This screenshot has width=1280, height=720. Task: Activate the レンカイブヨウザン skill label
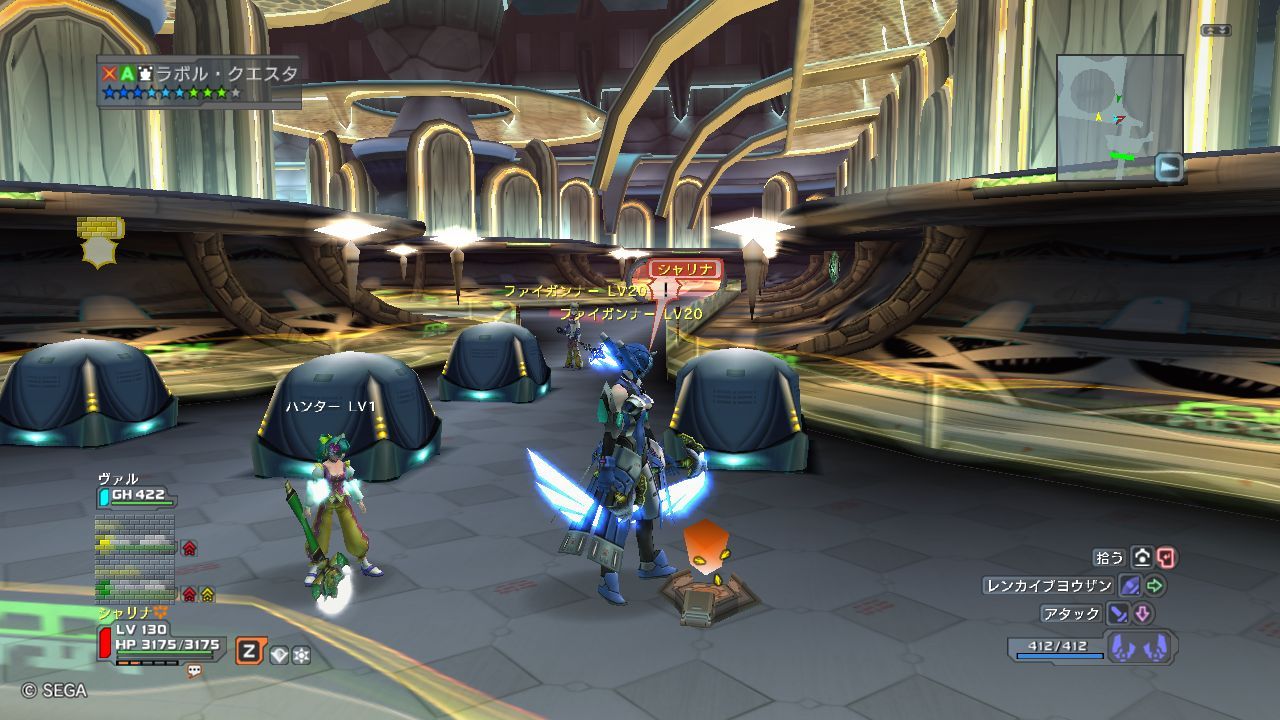[x=1048, y=586]
